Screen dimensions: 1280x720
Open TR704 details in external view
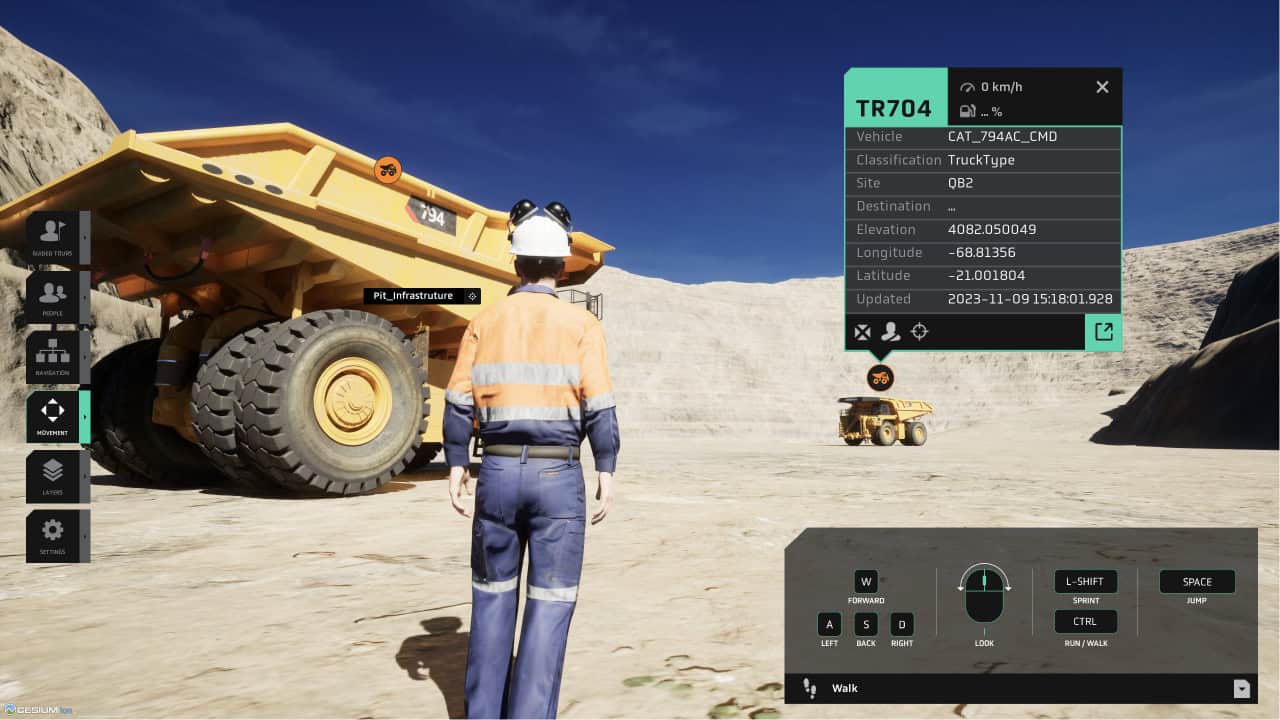tap(1103, 332)
